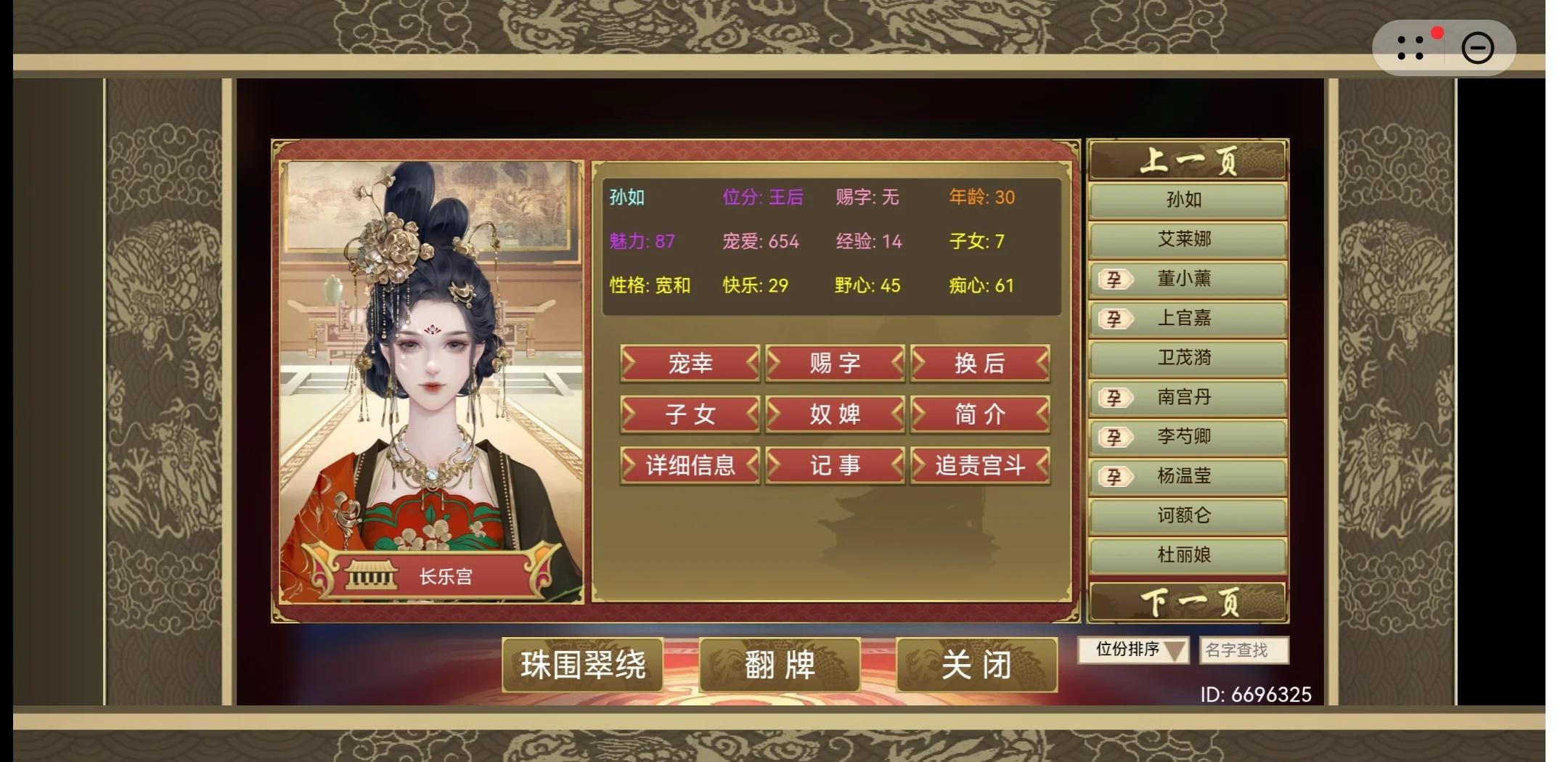The height and width of the screenshot is (762, 1568).
Task: Select 杜丽娘 from the concubine list
Action: coord(1188,554)
